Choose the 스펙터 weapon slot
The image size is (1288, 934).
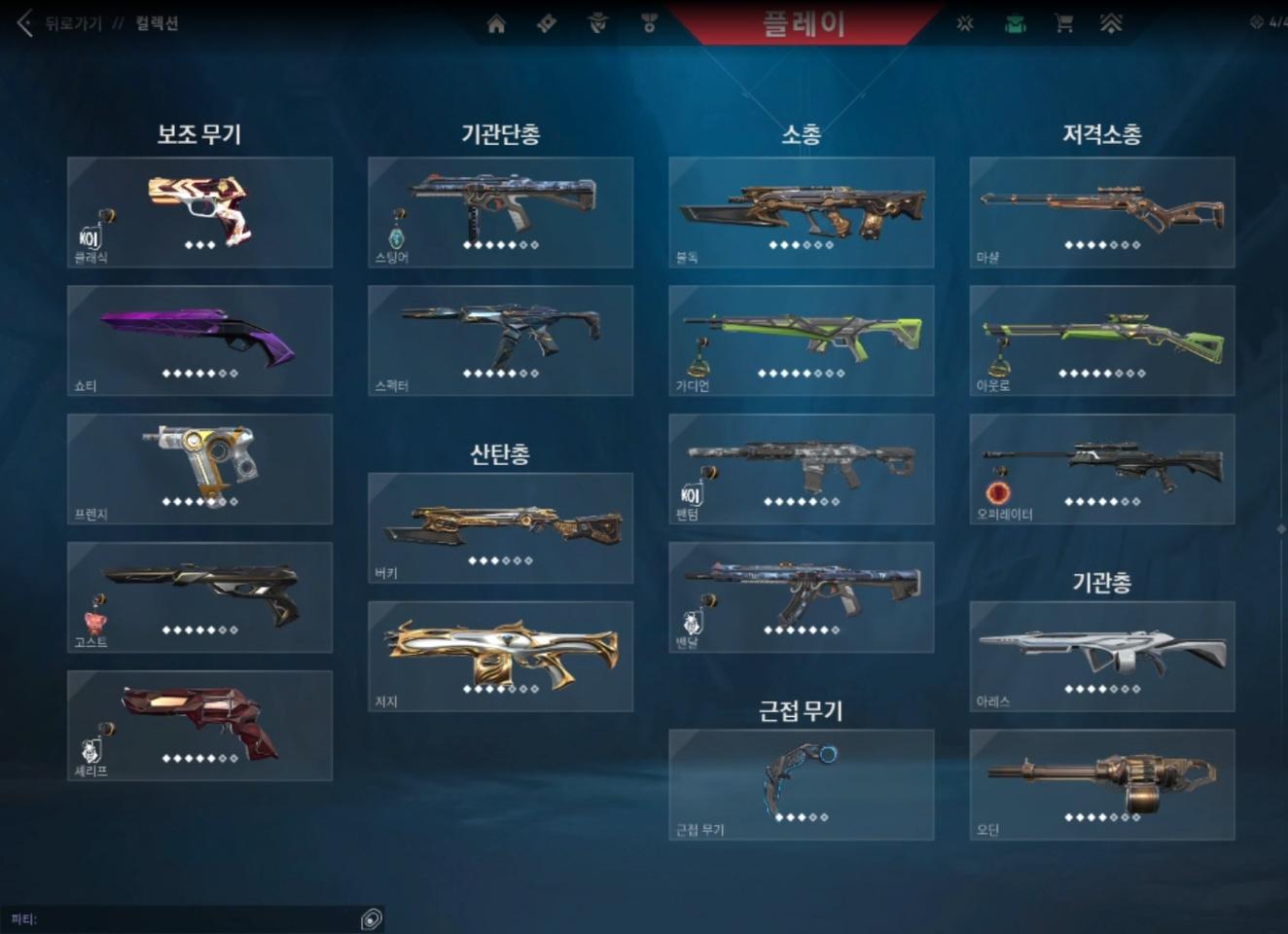coord(500,341)
